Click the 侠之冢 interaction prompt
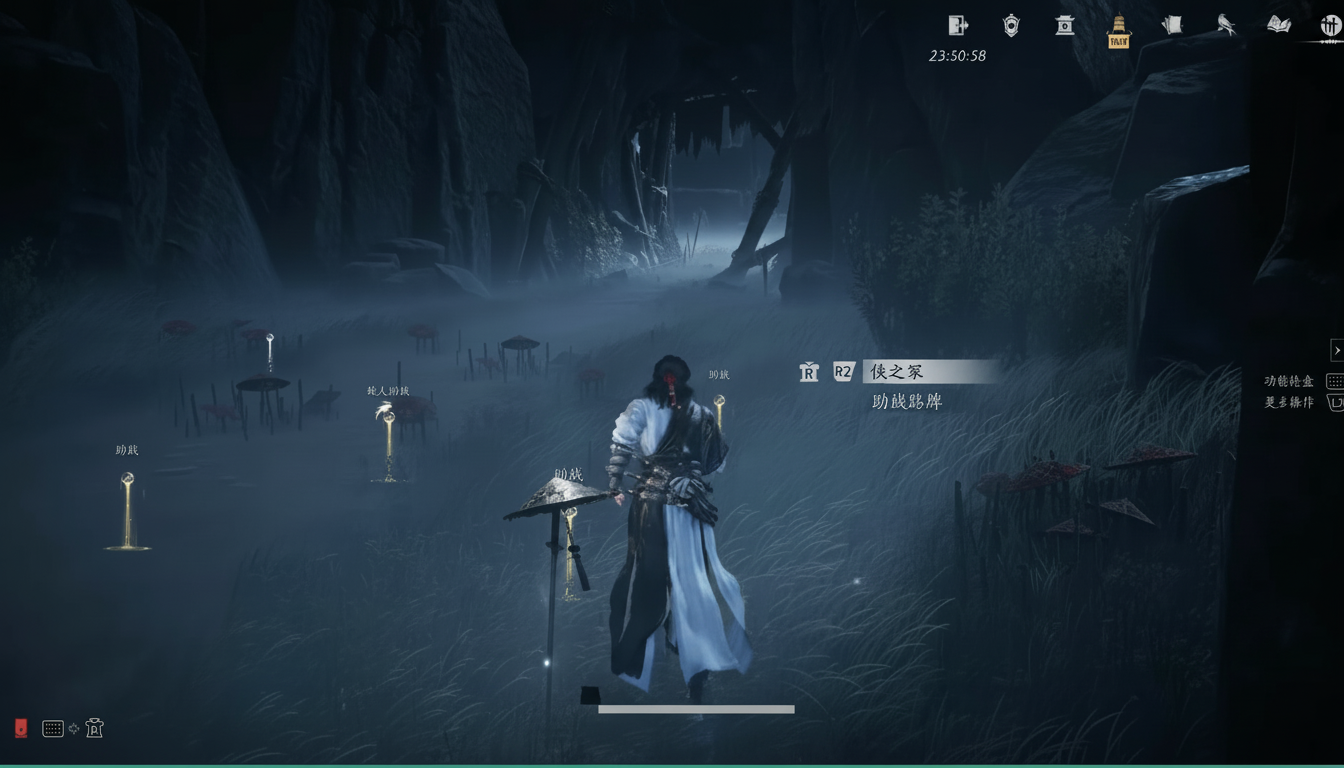 [895, 371]
